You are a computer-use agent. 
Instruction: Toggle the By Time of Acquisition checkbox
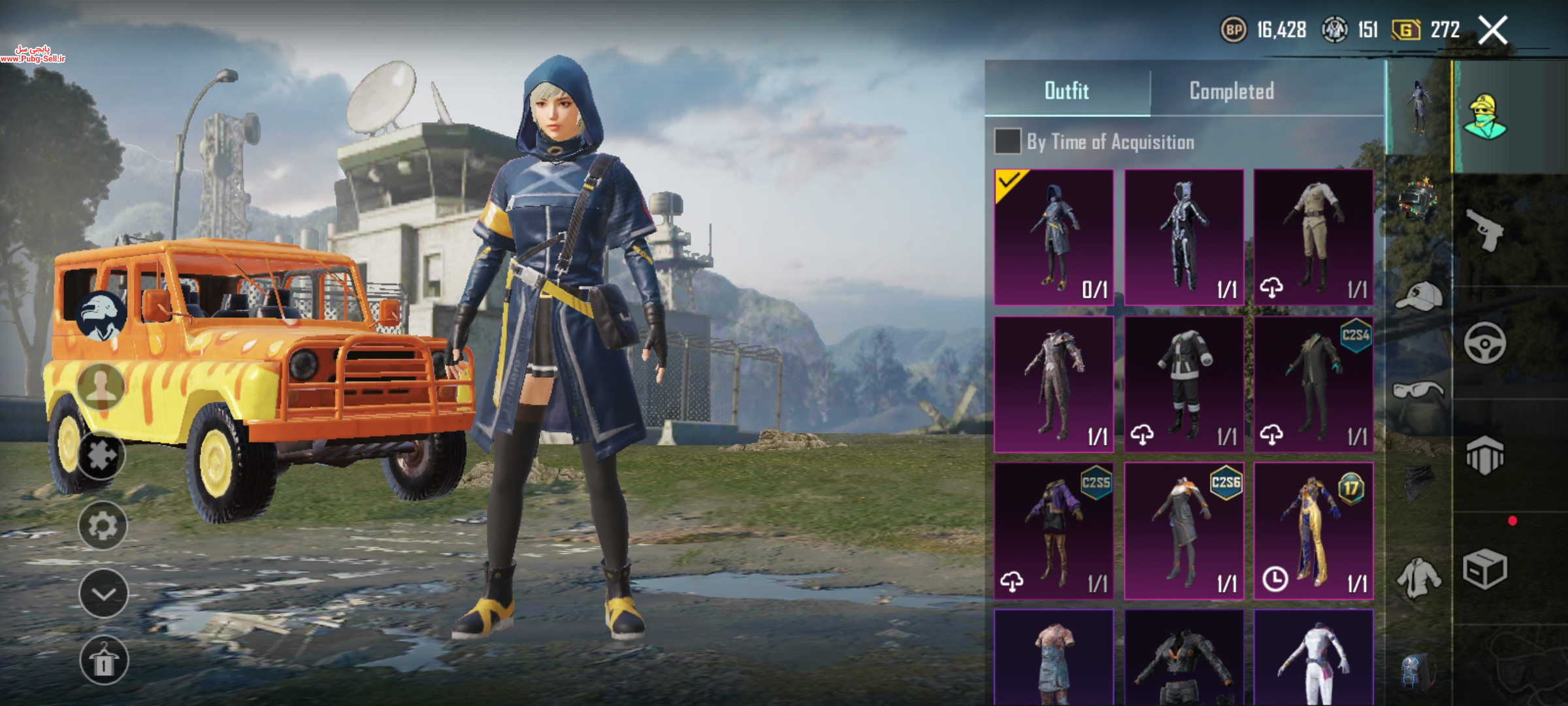coord(1007,141)
